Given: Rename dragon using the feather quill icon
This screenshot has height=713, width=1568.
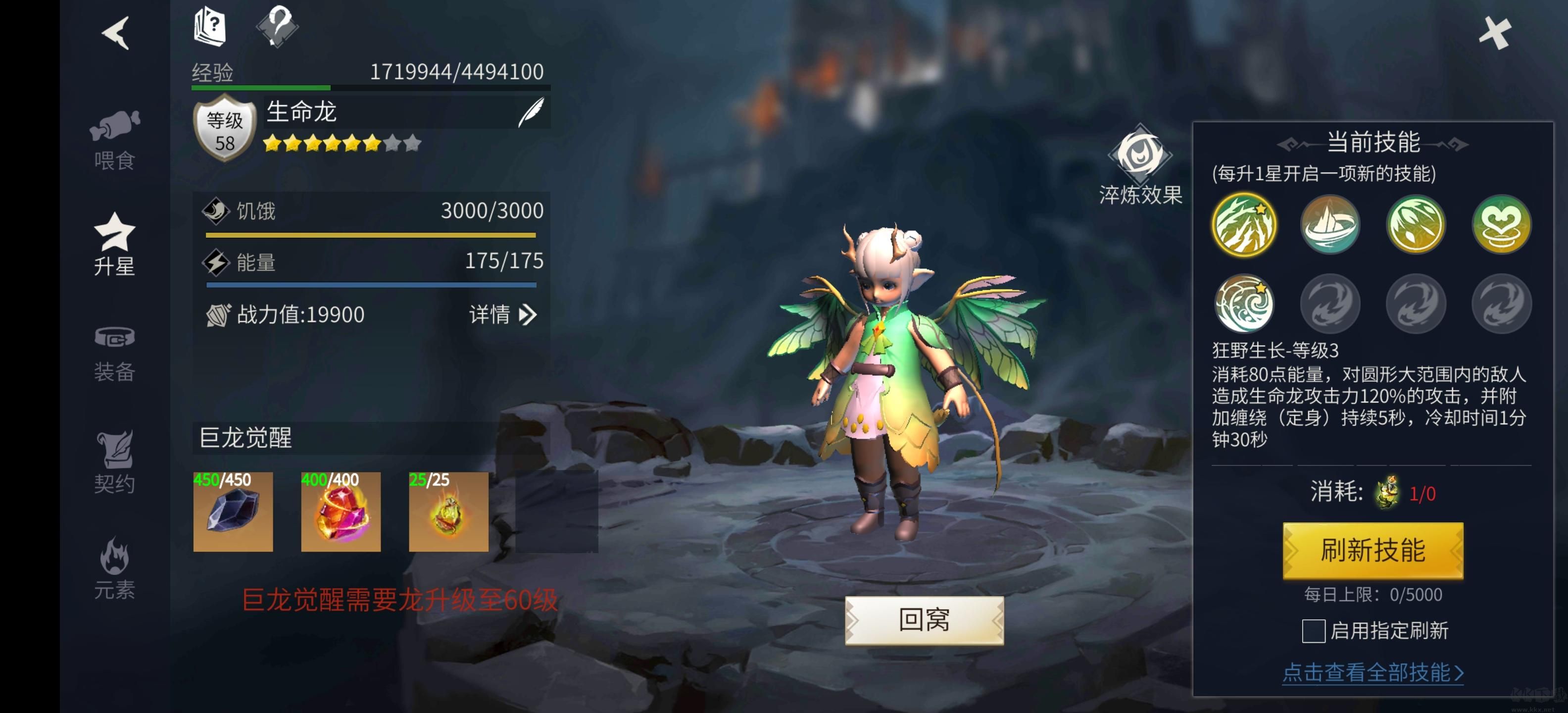Looking at the screenshot, I should (531, 112).
